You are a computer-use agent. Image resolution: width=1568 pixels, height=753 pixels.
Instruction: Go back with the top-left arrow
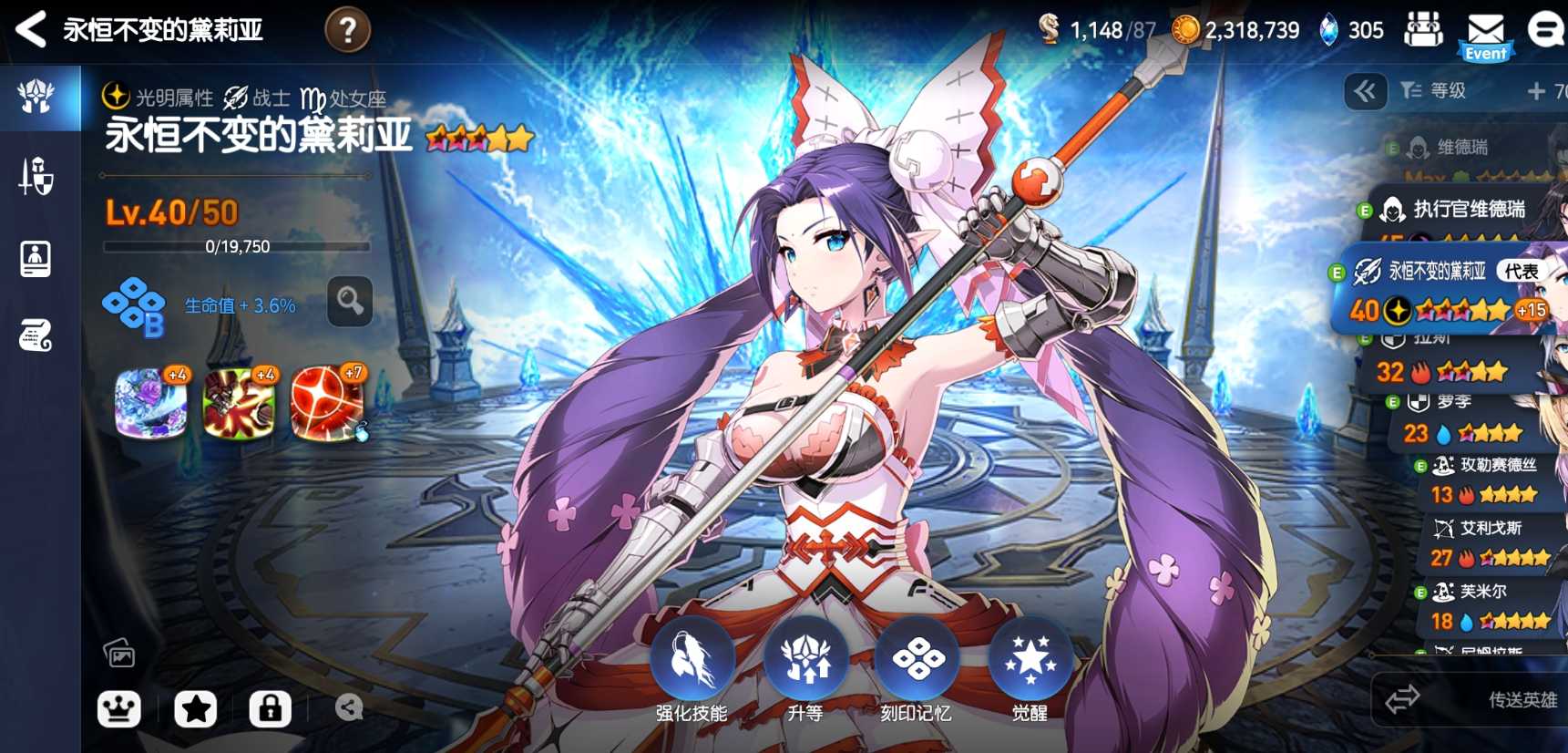[x=31, y=29]
